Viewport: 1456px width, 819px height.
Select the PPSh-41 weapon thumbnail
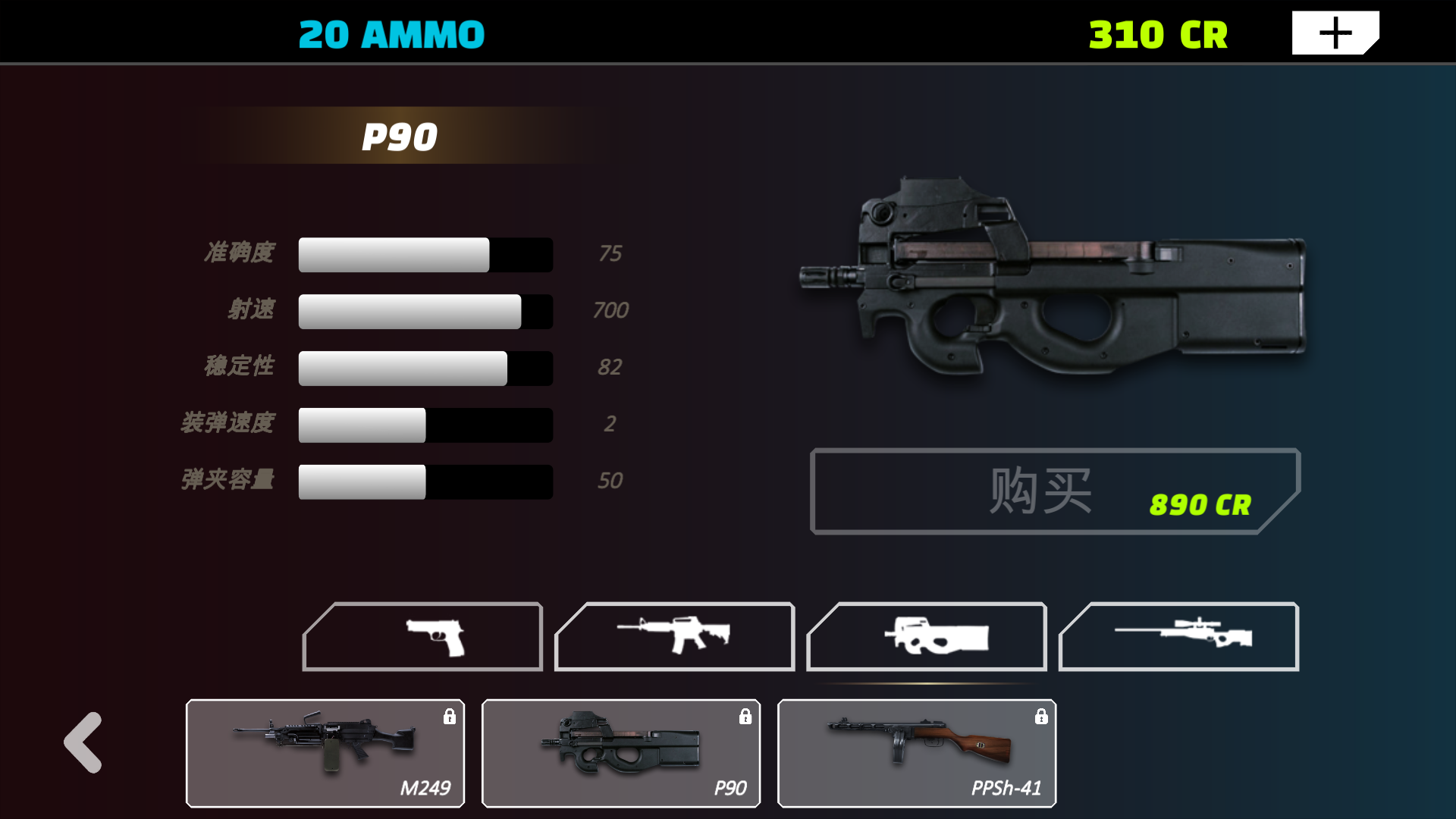point(916,753)
